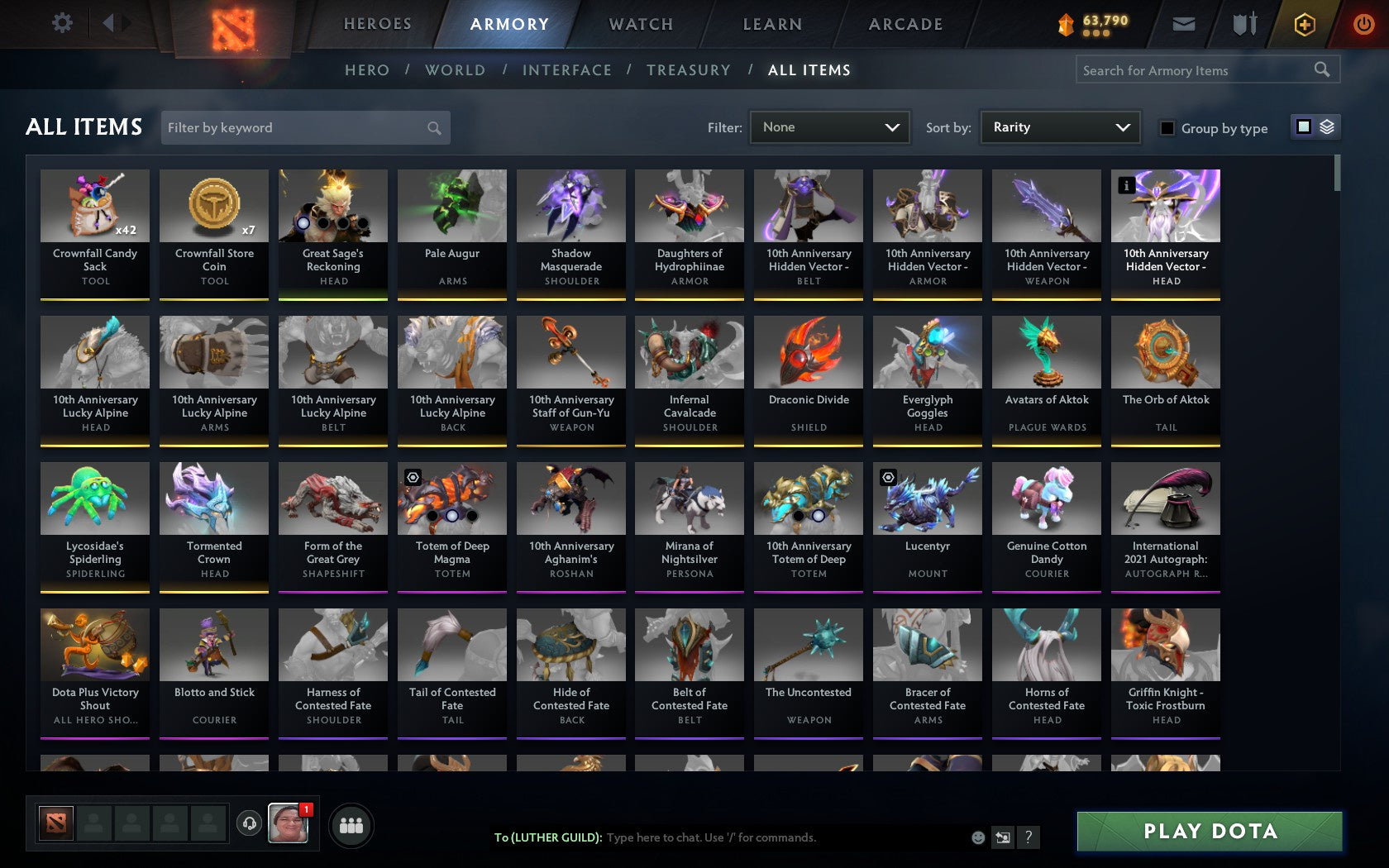Click the Shards currency counter icon

[1066, 23]
